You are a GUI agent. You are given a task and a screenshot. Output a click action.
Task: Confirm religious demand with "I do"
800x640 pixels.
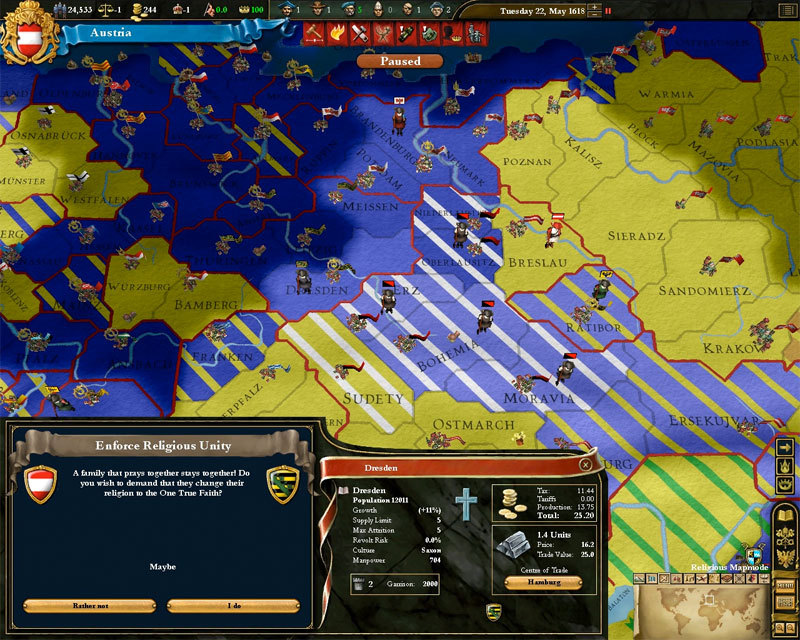point(233,606)
